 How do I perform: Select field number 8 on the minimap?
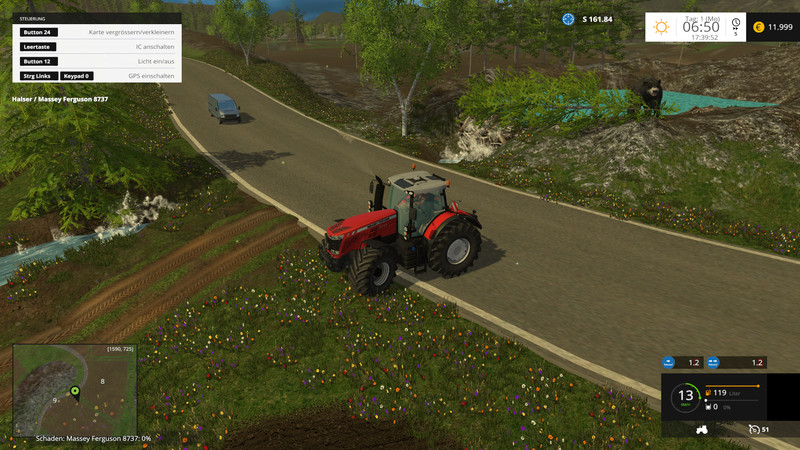[102, 381]
